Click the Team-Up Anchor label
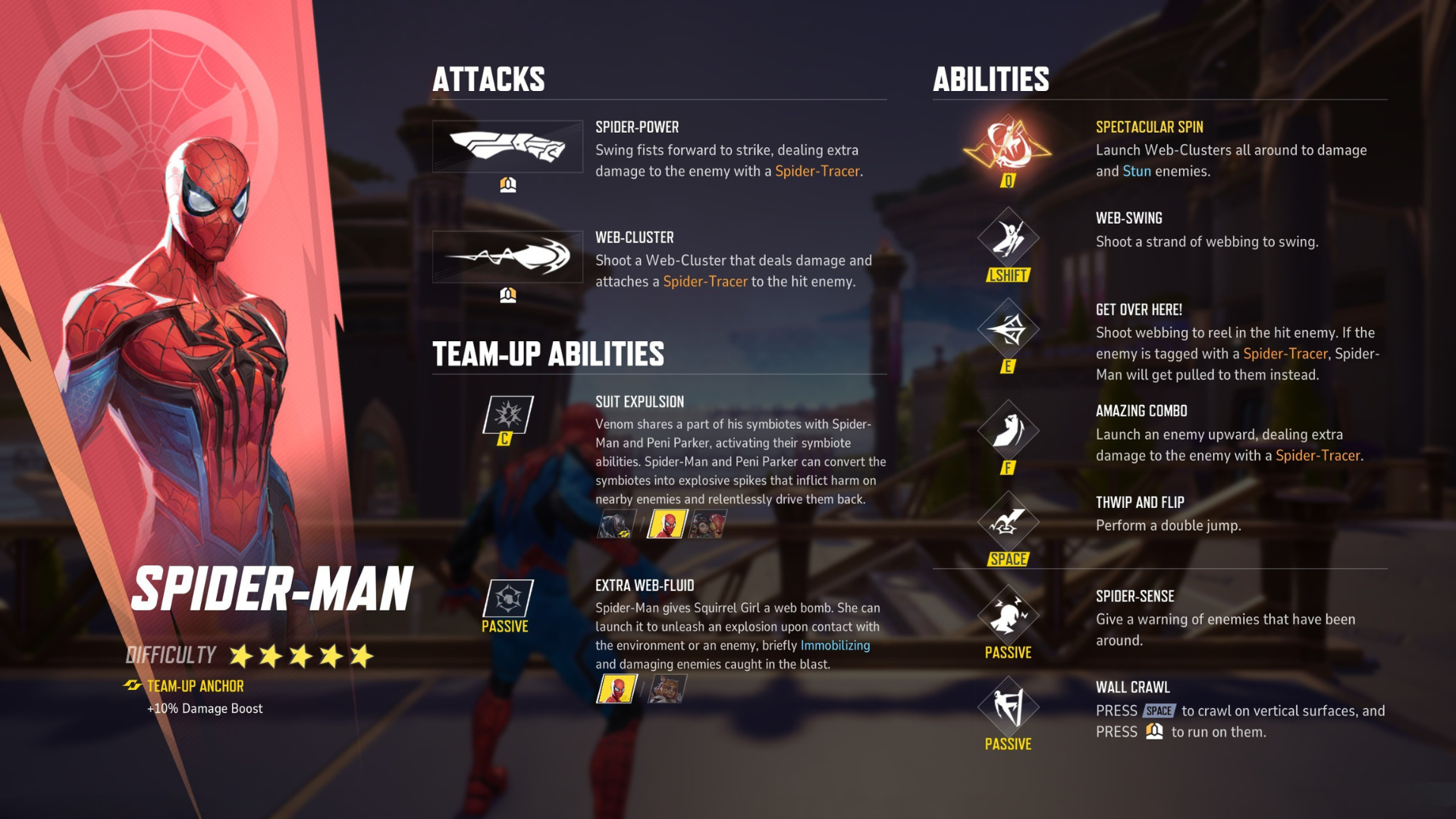This screenshot has width=1456, height=819. tap(195, 686)
